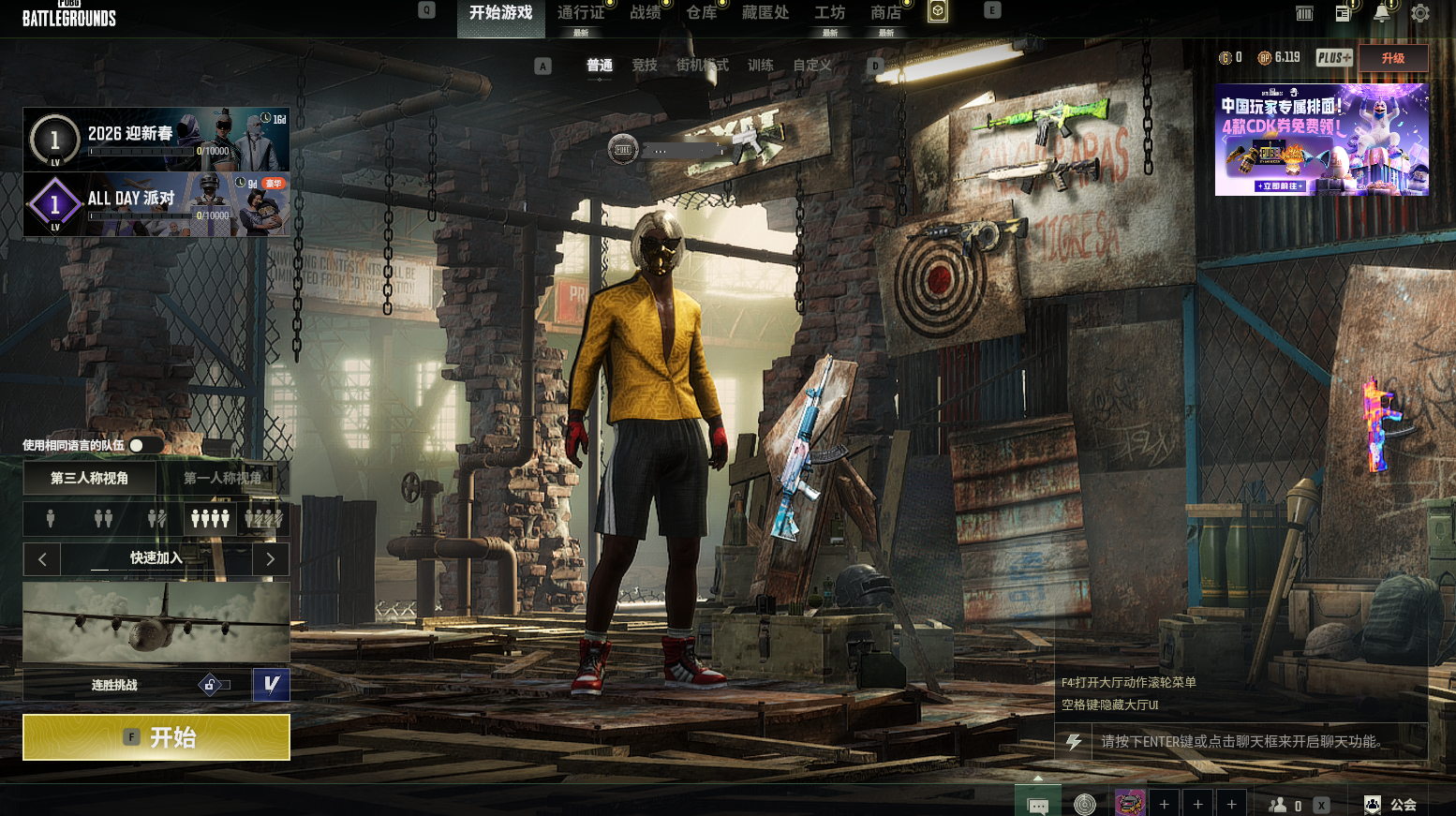Screen dimensions: 1456x816
Task: Click the 升级 upgrade button
Action: pyautogui.click(x=1393, y=58)
